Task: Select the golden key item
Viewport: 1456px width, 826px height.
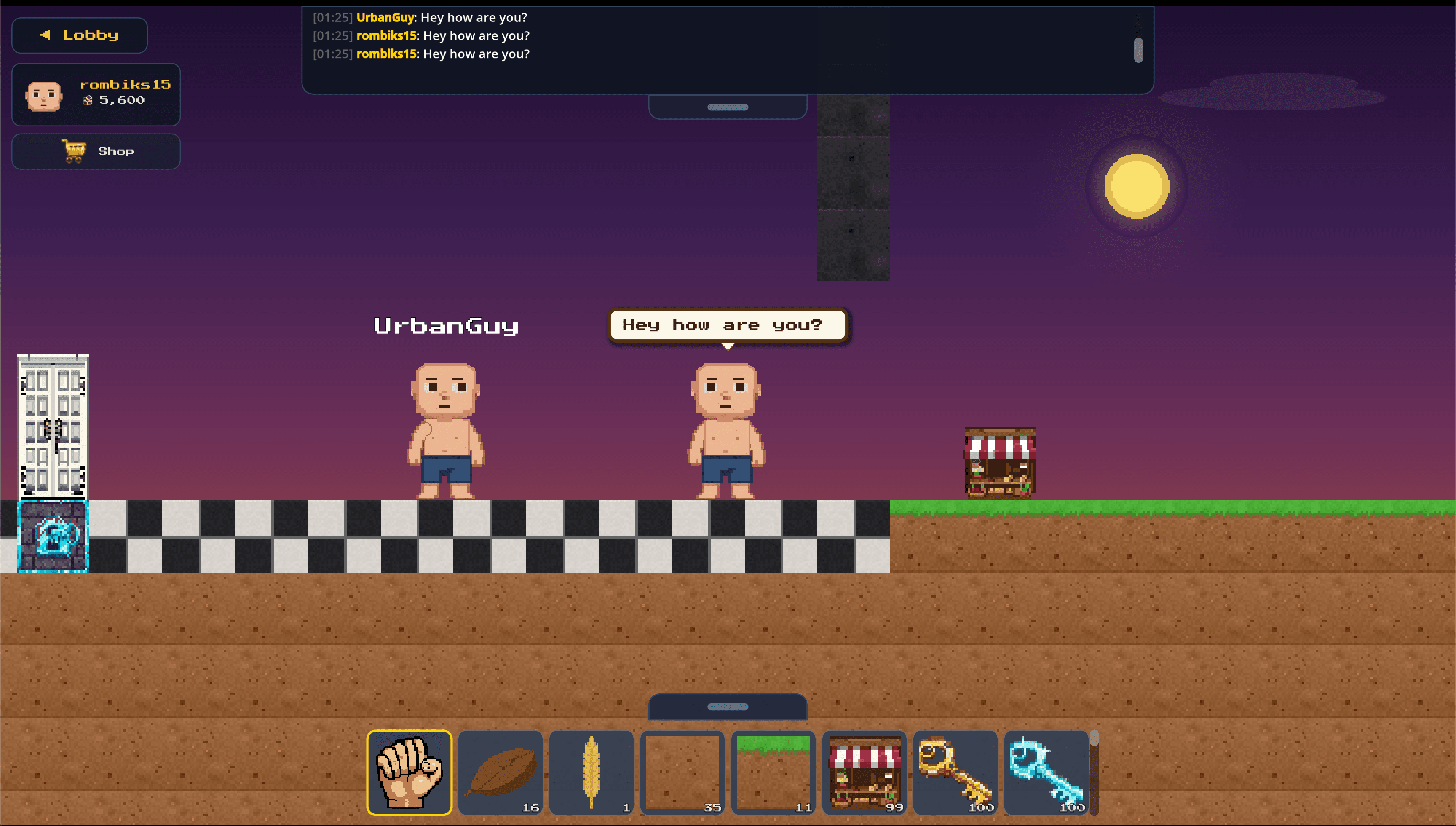Action: (x=955, y=772)
